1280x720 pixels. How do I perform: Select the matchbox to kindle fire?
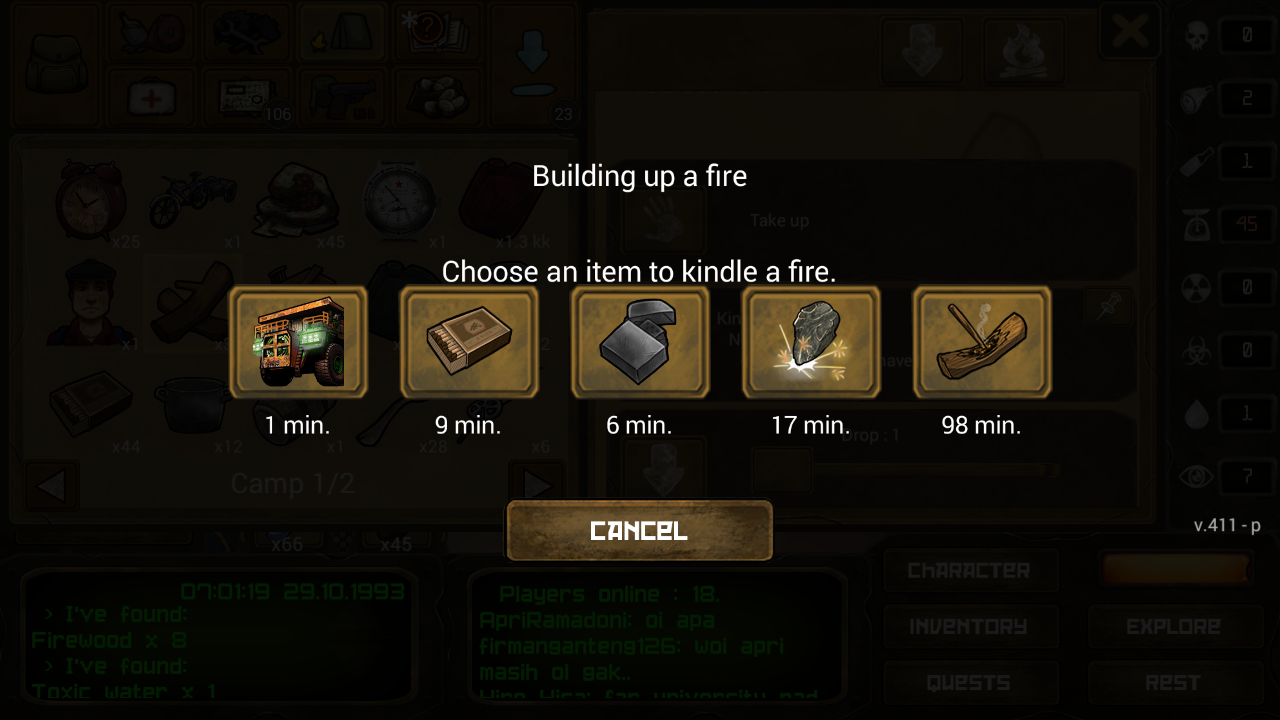[x=469, y=343]
